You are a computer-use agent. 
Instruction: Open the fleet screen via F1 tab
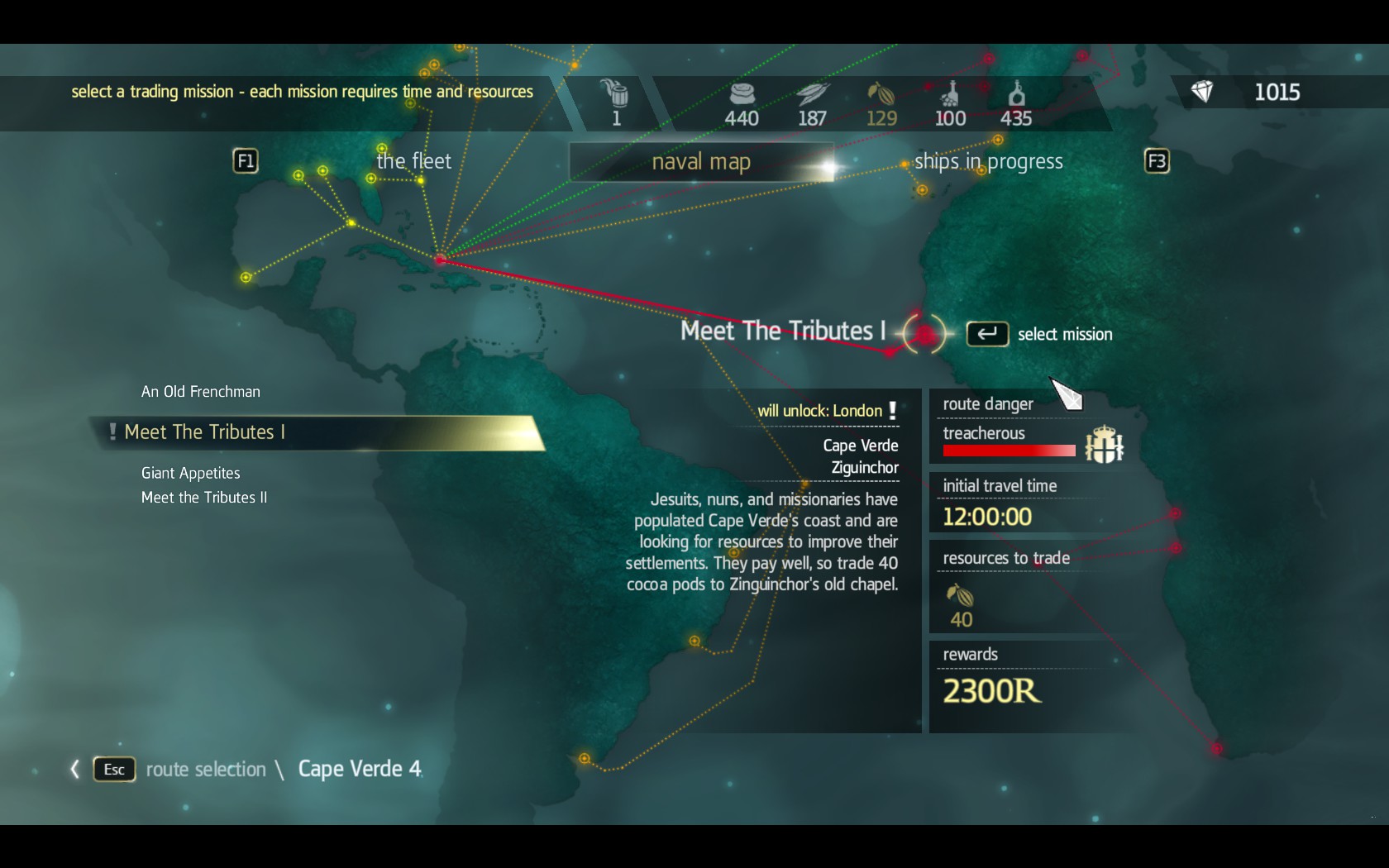pos(246,161)
